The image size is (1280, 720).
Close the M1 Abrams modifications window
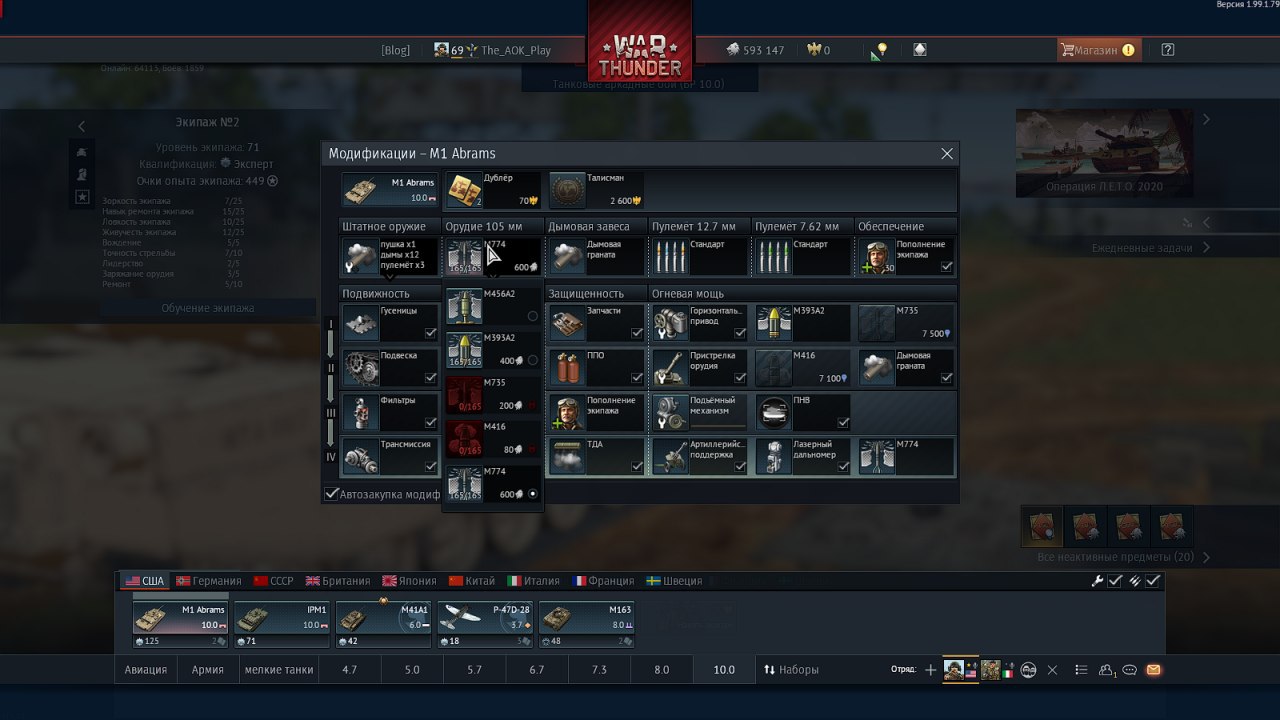click(x=947, y=154)
